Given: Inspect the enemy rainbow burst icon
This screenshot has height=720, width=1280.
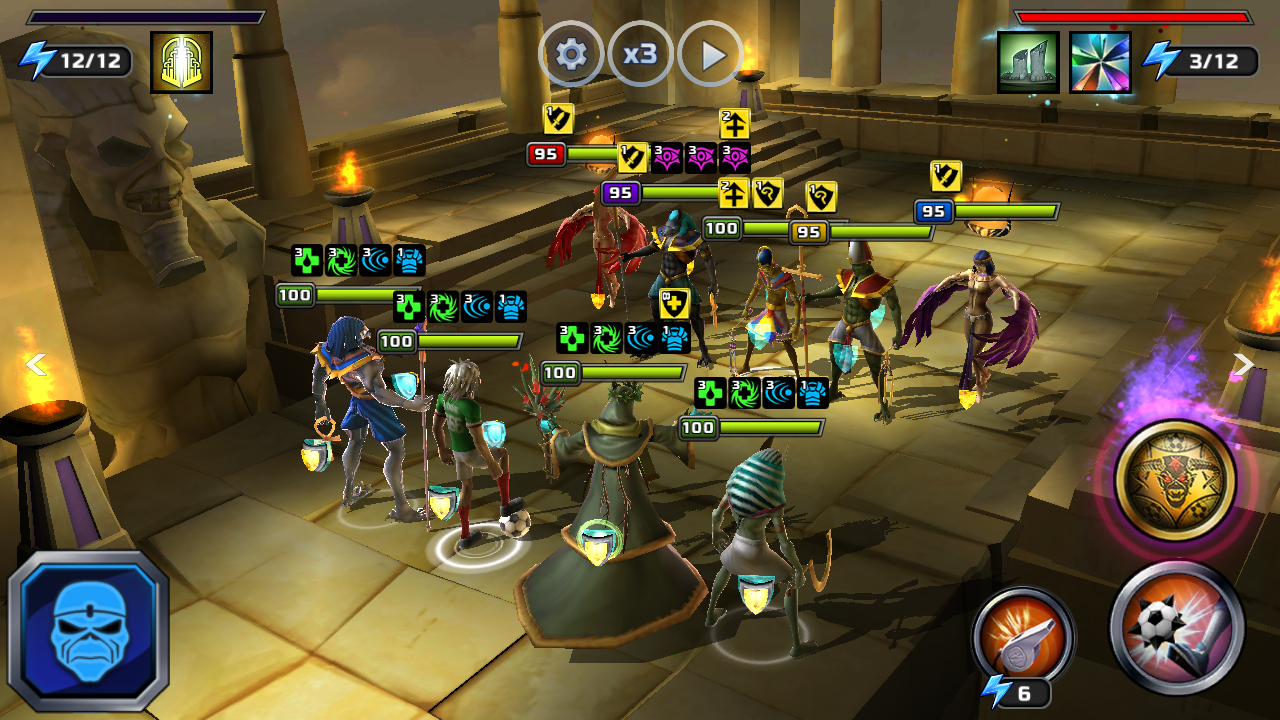Looking at the screenshot, I should [x=1100, y=62].
